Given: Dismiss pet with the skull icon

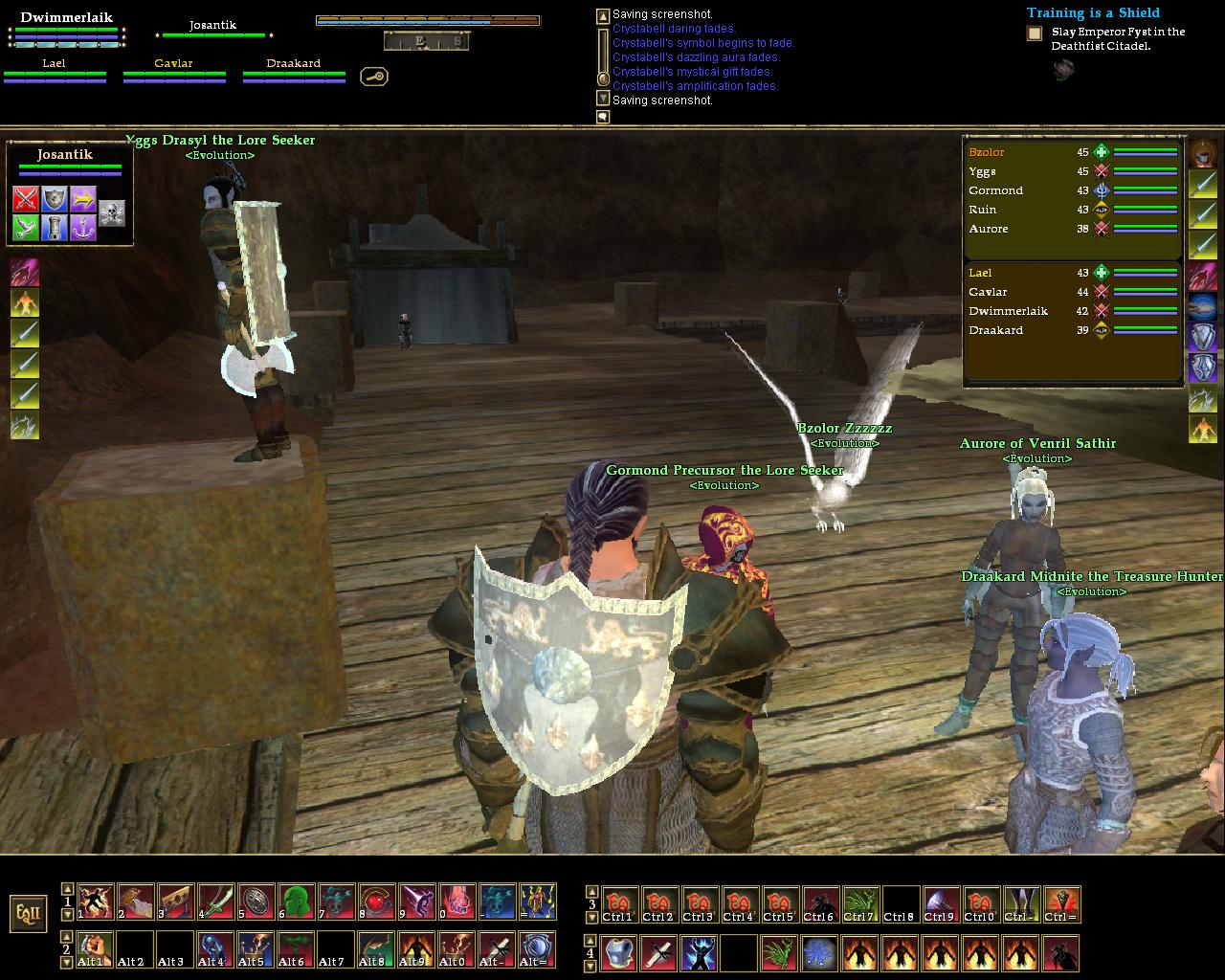Looking at the screenshot, I should coord(112,212).
